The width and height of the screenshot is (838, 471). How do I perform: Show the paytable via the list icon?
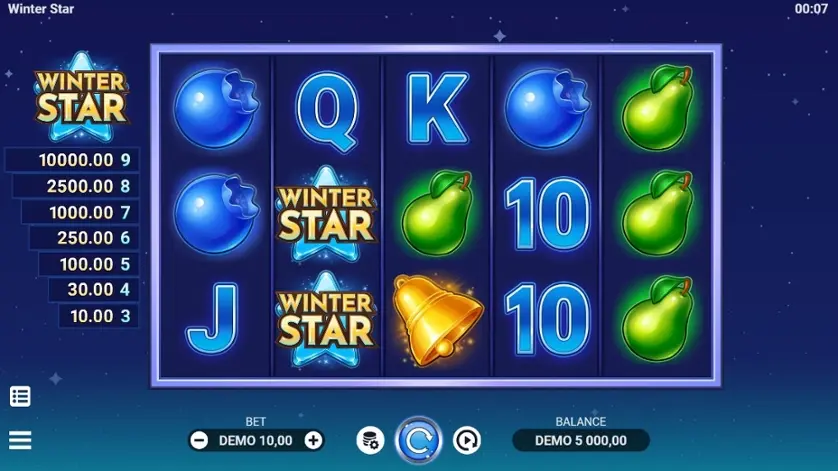(x=20, y=396)
